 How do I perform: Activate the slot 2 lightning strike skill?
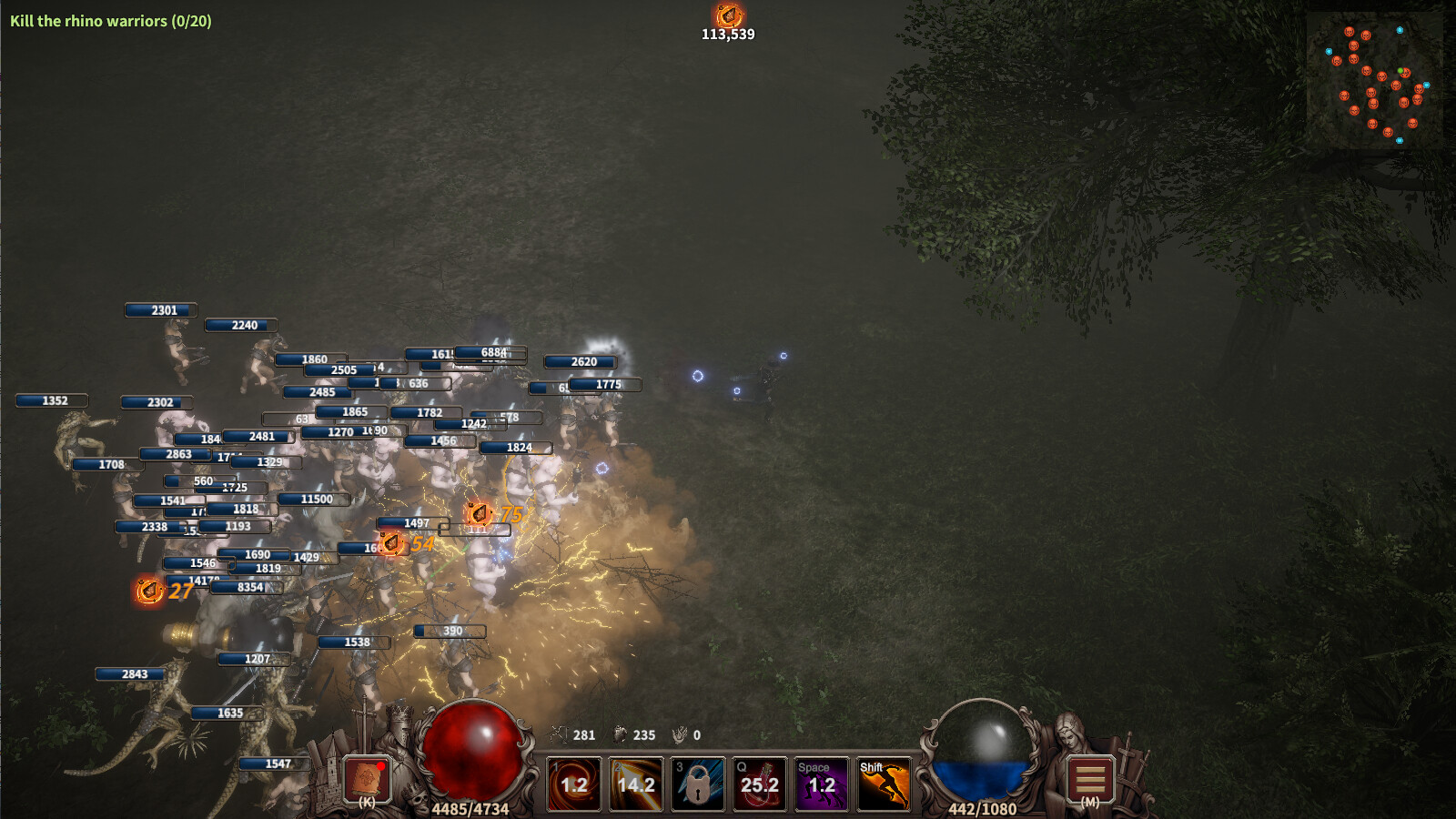636,784
